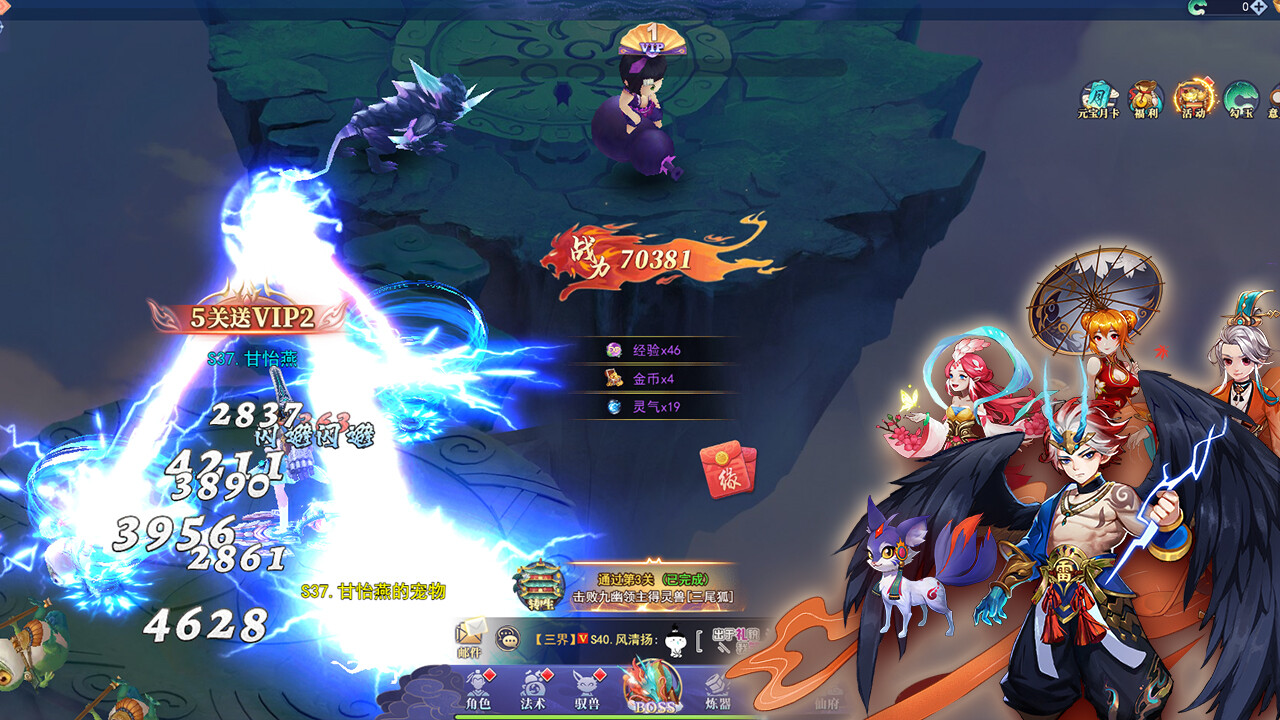Open the 福利 (Welfare) rewards bag icon

click(x=1146, y=100)
